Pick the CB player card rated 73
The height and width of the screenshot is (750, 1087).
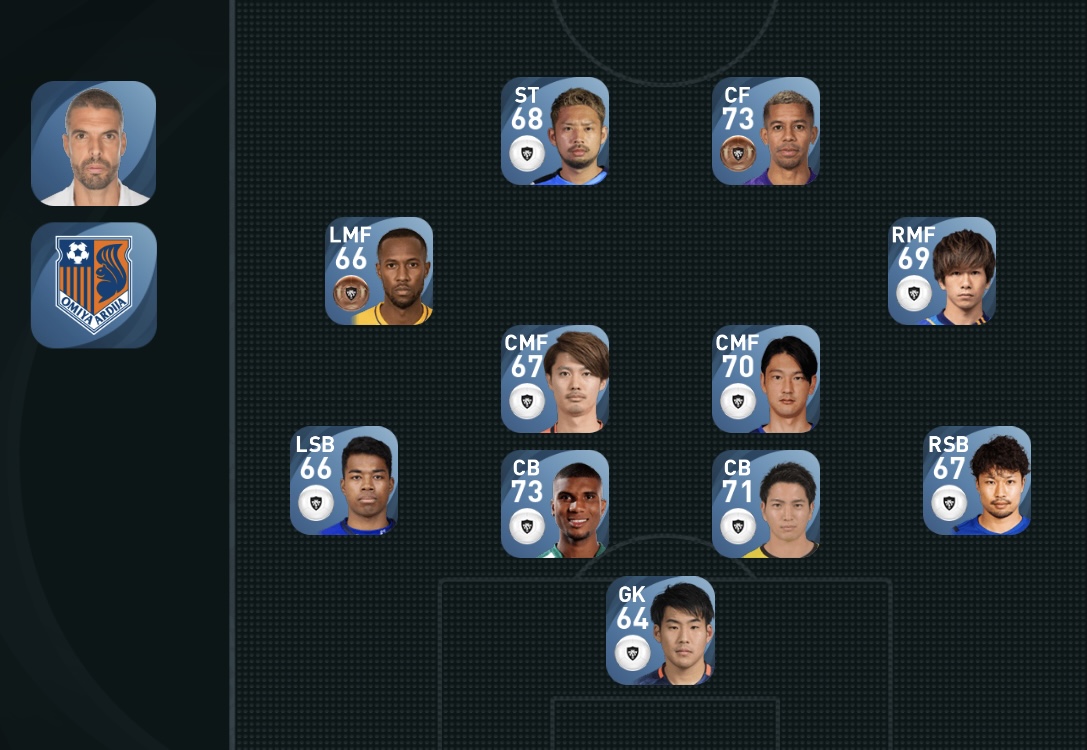click(x=555, y=504)
